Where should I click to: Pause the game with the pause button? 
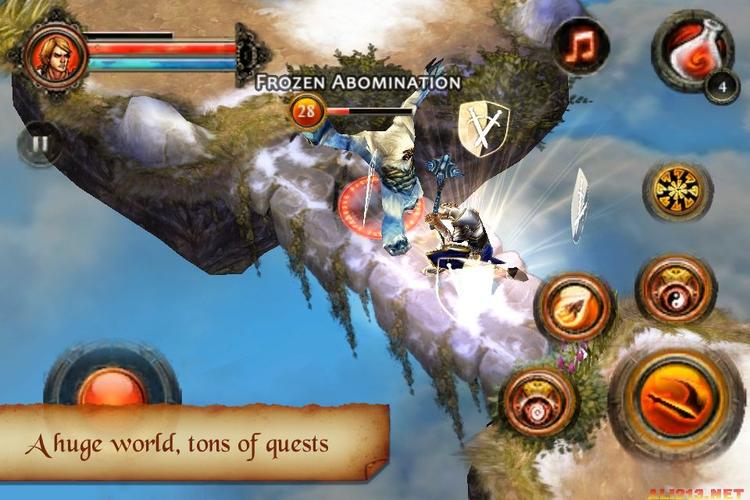(x=39, y=144)
